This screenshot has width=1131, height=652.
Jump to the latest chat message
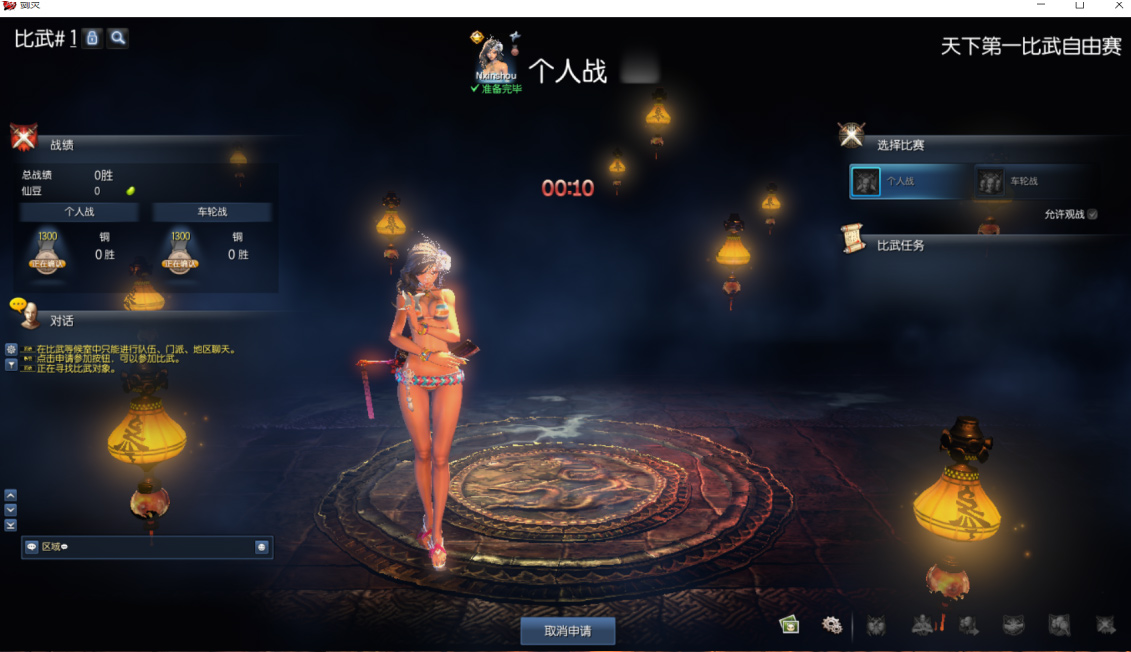pyautogui.click(x=11, y=525)
